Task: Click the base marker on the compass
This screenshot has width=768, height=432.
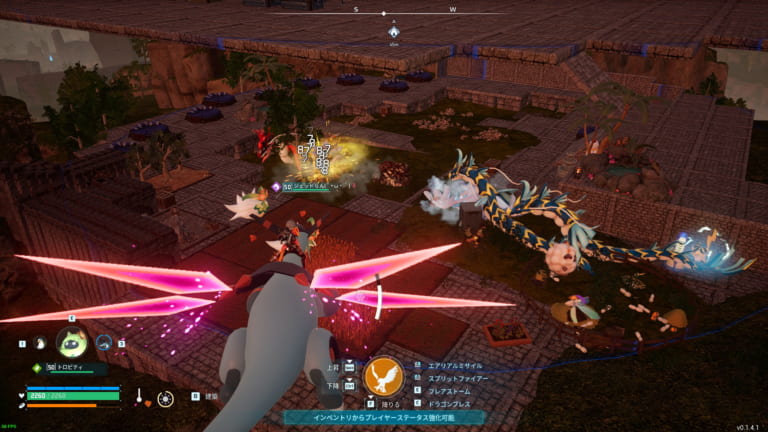Action: (x=394, y=32)
